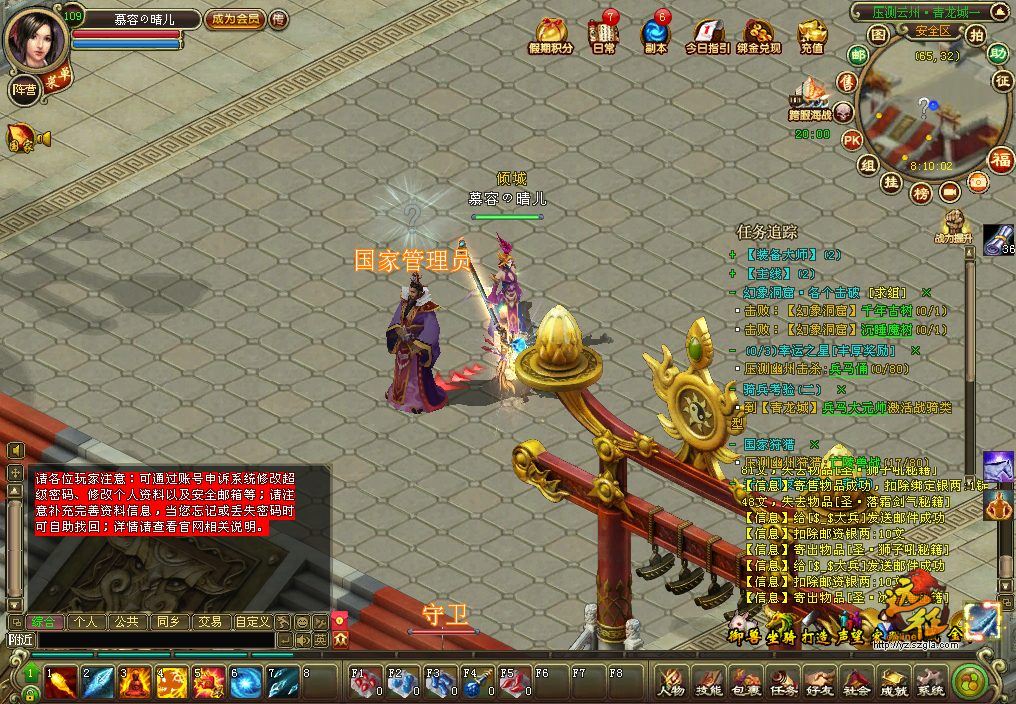Open the 跨服海战 cross-server naval battle icon
This screenshot has height=704, width=1016.
(810, 100)
